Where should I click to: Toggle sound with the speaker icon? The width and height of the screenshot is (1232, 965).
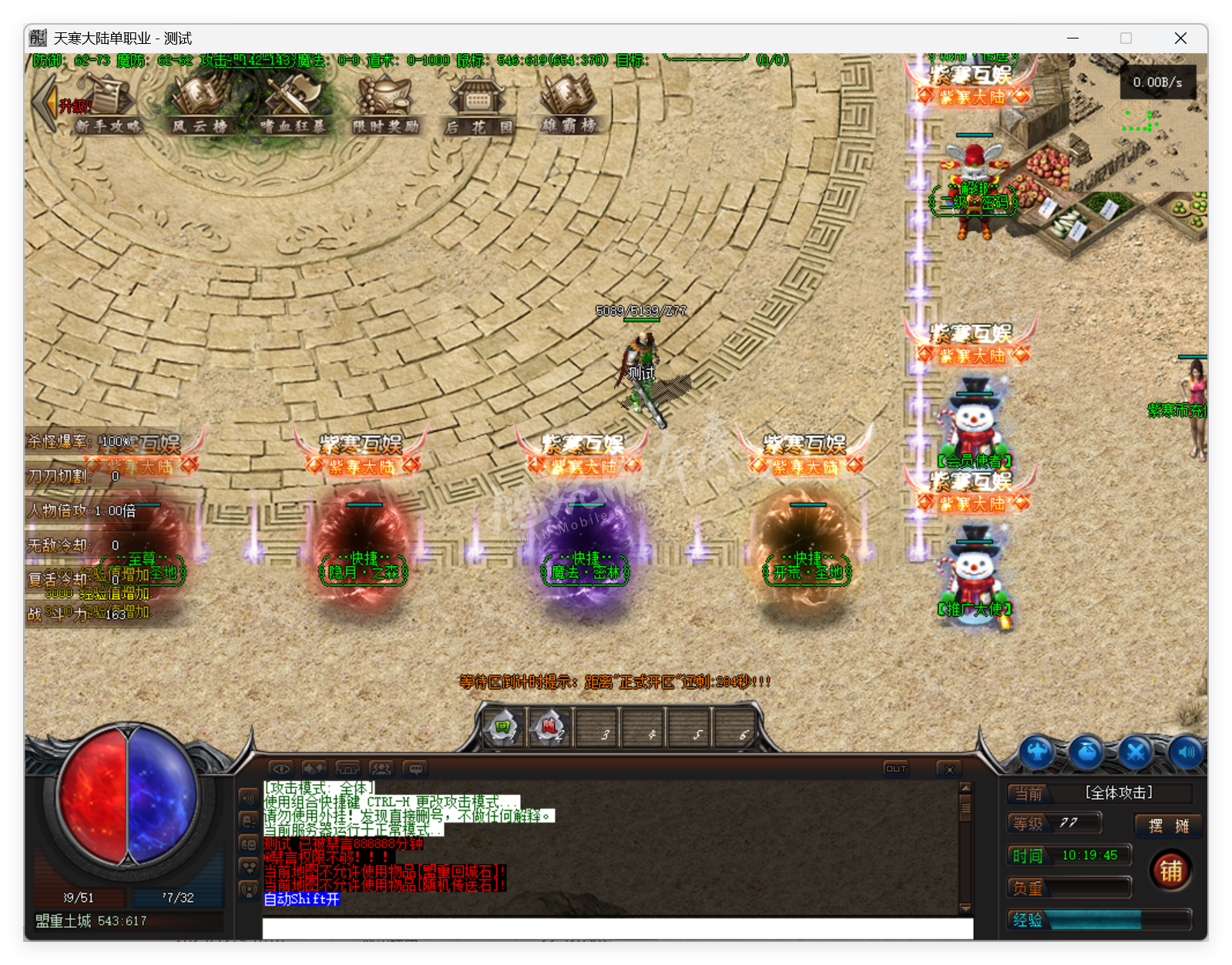tap(1185, 752)
